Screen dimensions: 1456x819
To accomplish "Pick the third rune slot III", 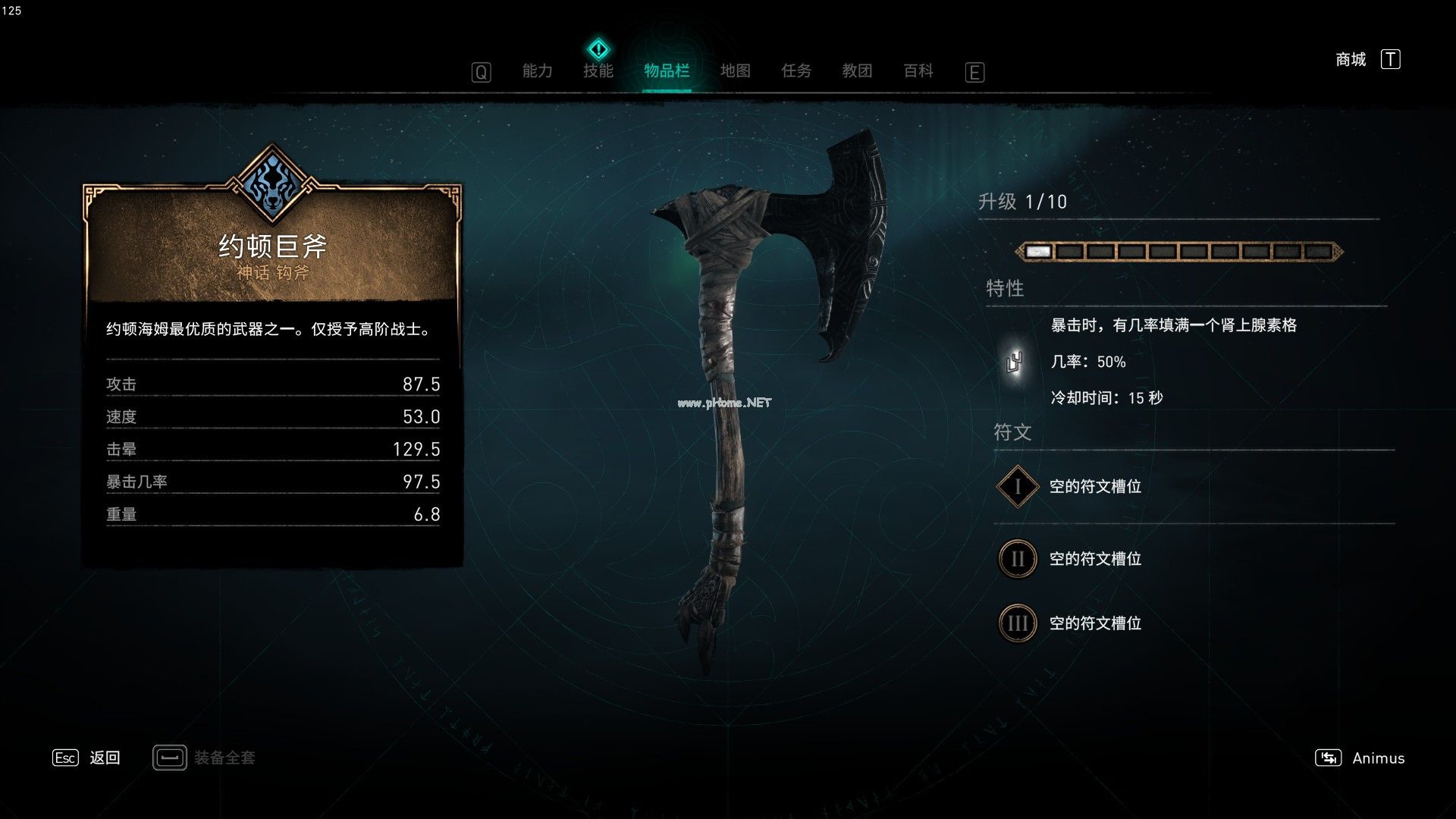I will tap(1017, 623).
